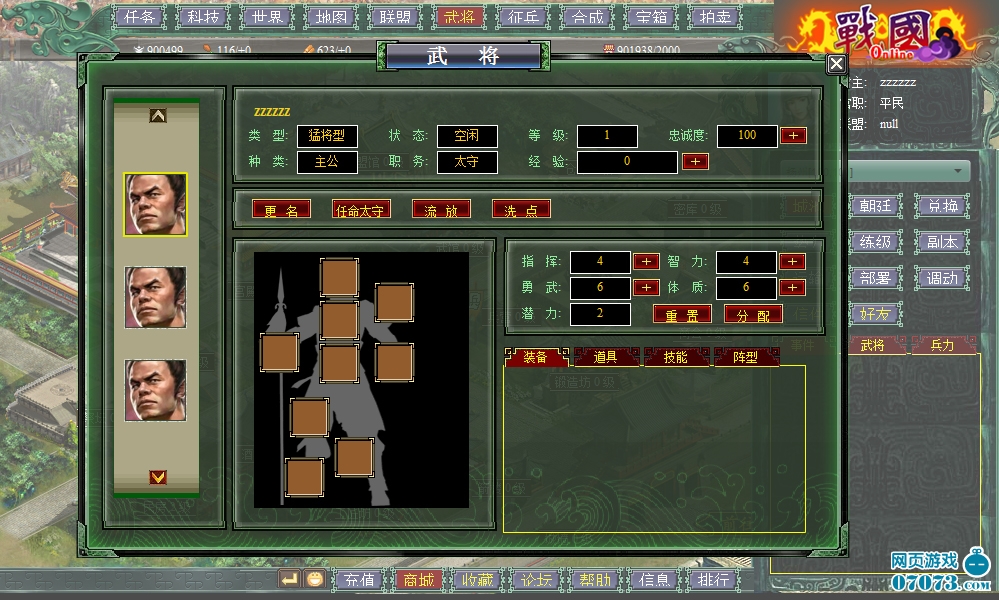
Task: Click the 流放 exile button
Action: pos(441,209)
